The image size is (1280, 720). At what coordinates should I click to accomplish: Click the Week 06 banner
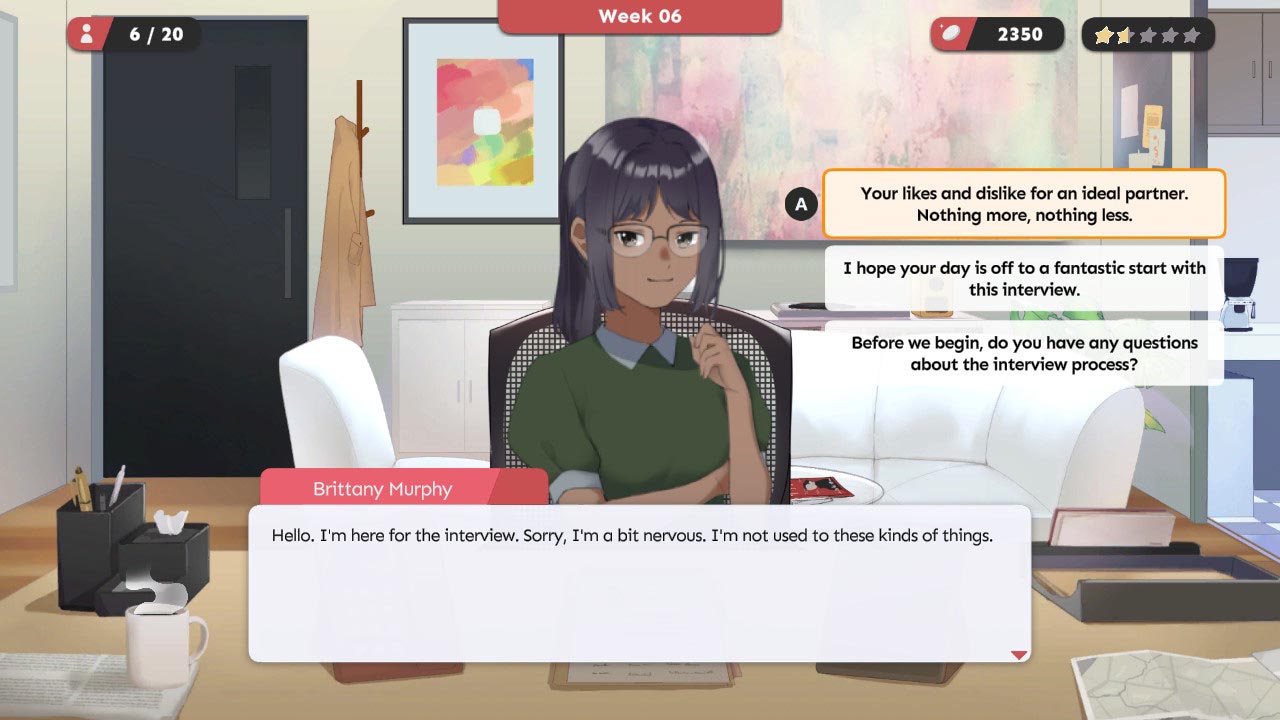pyautogui.click(x=640, y=16)
